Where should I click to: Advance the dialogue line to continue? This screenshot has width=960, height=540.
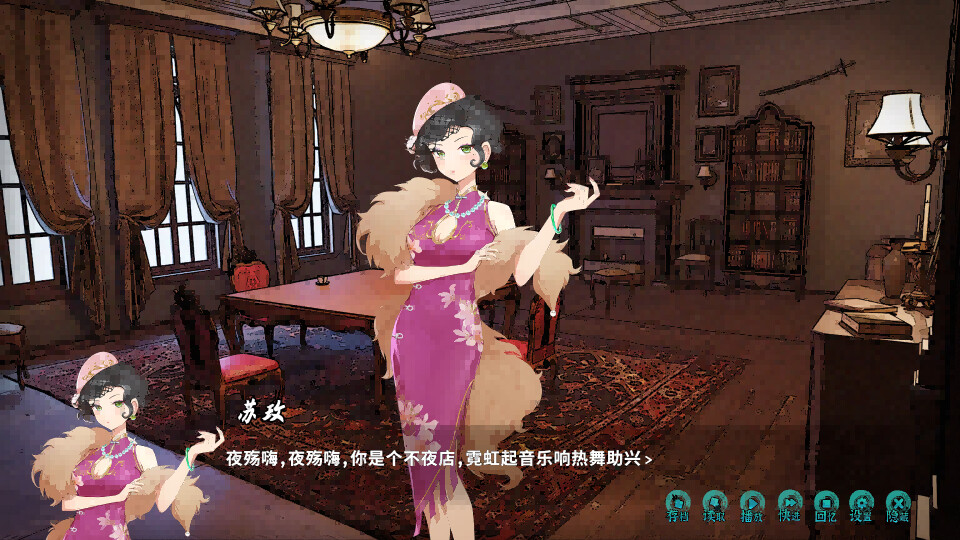point(649,460)
